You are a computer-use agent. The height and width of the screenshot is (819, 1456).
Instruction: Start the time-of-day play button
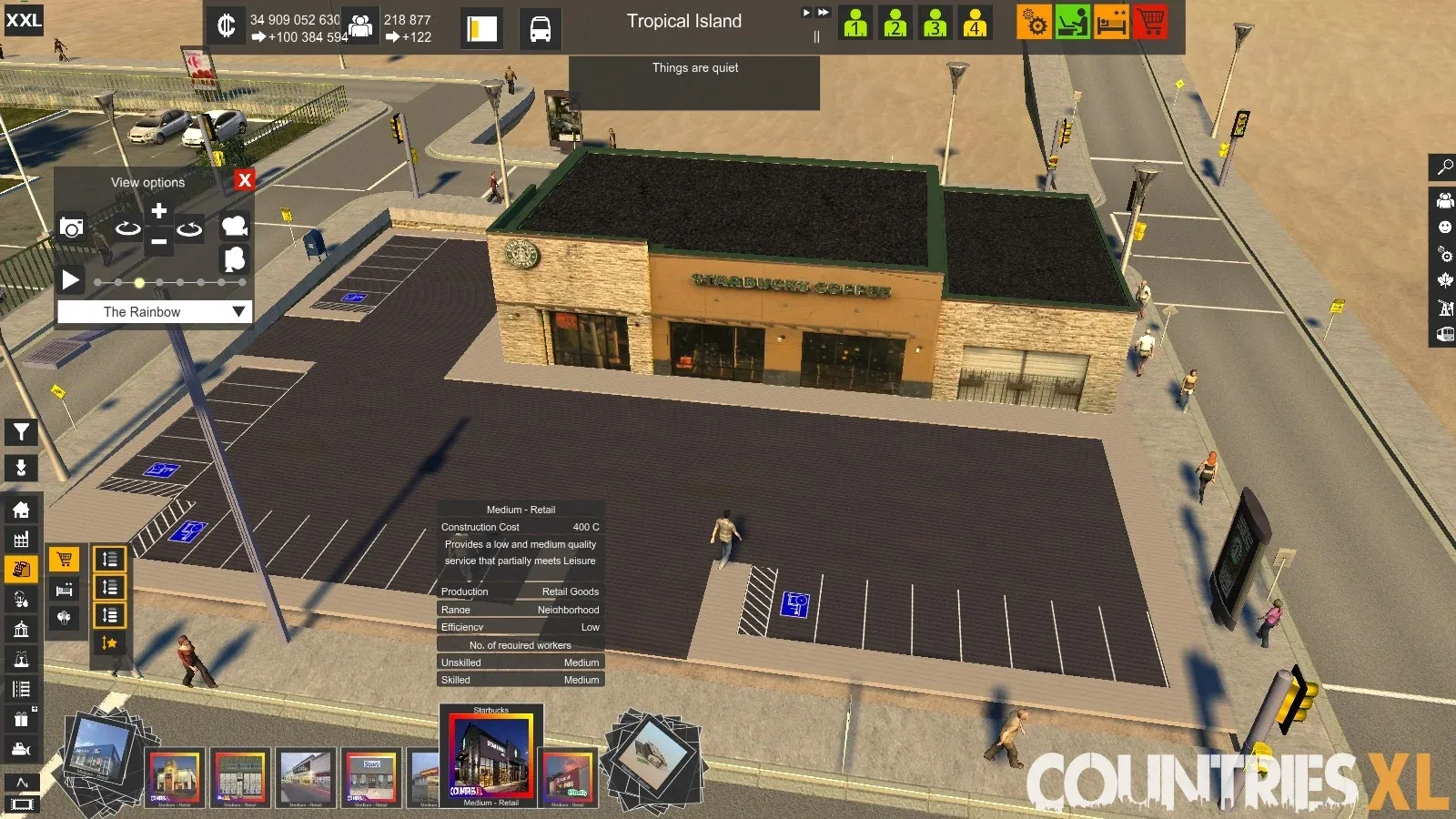point(70,280)
